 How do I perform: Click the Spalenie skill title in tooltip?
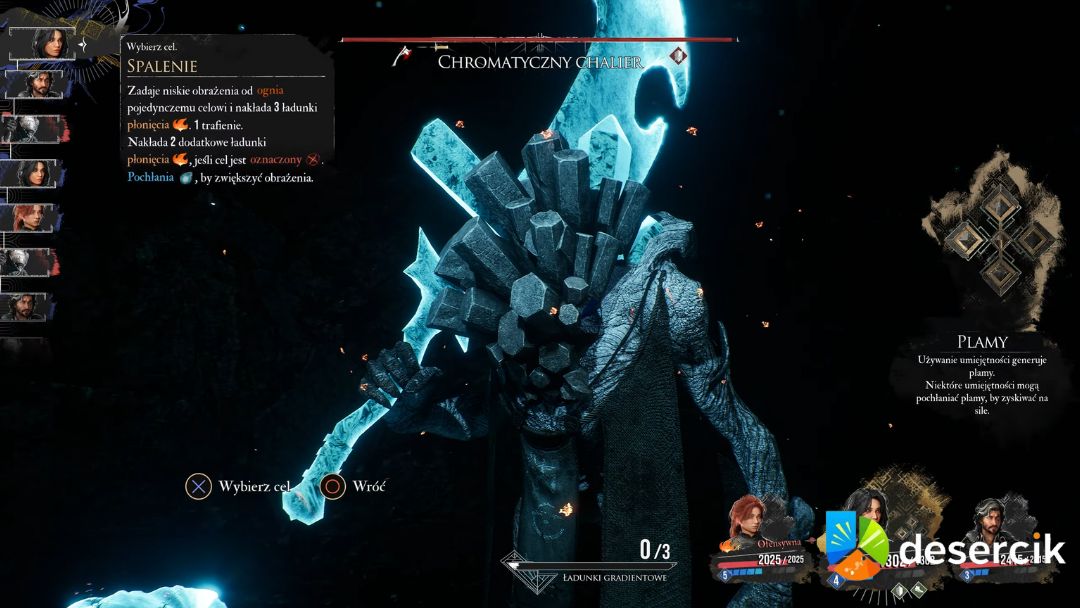[162, 66]
